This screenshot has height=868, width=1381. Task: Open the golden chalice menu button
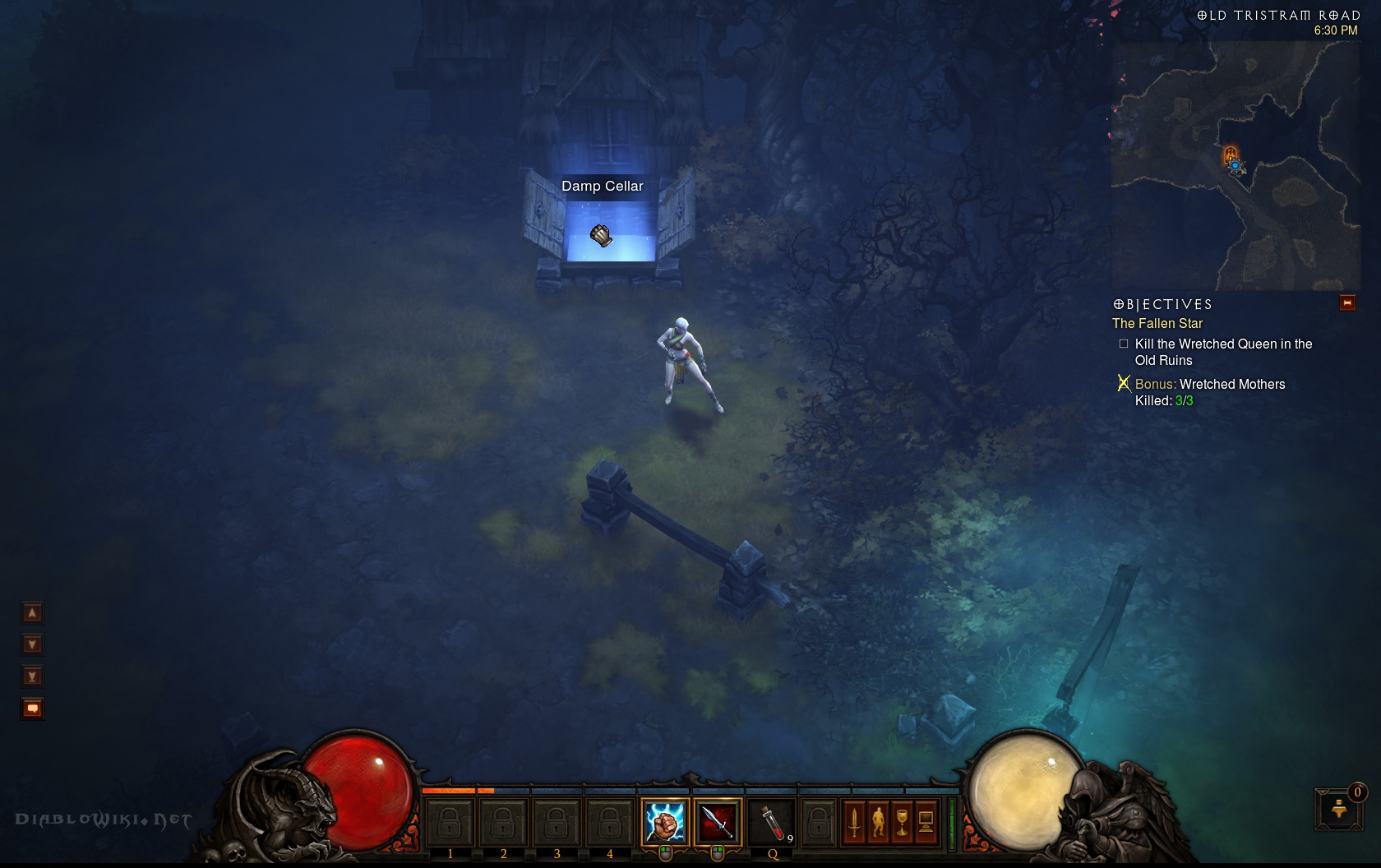point(903,821)
